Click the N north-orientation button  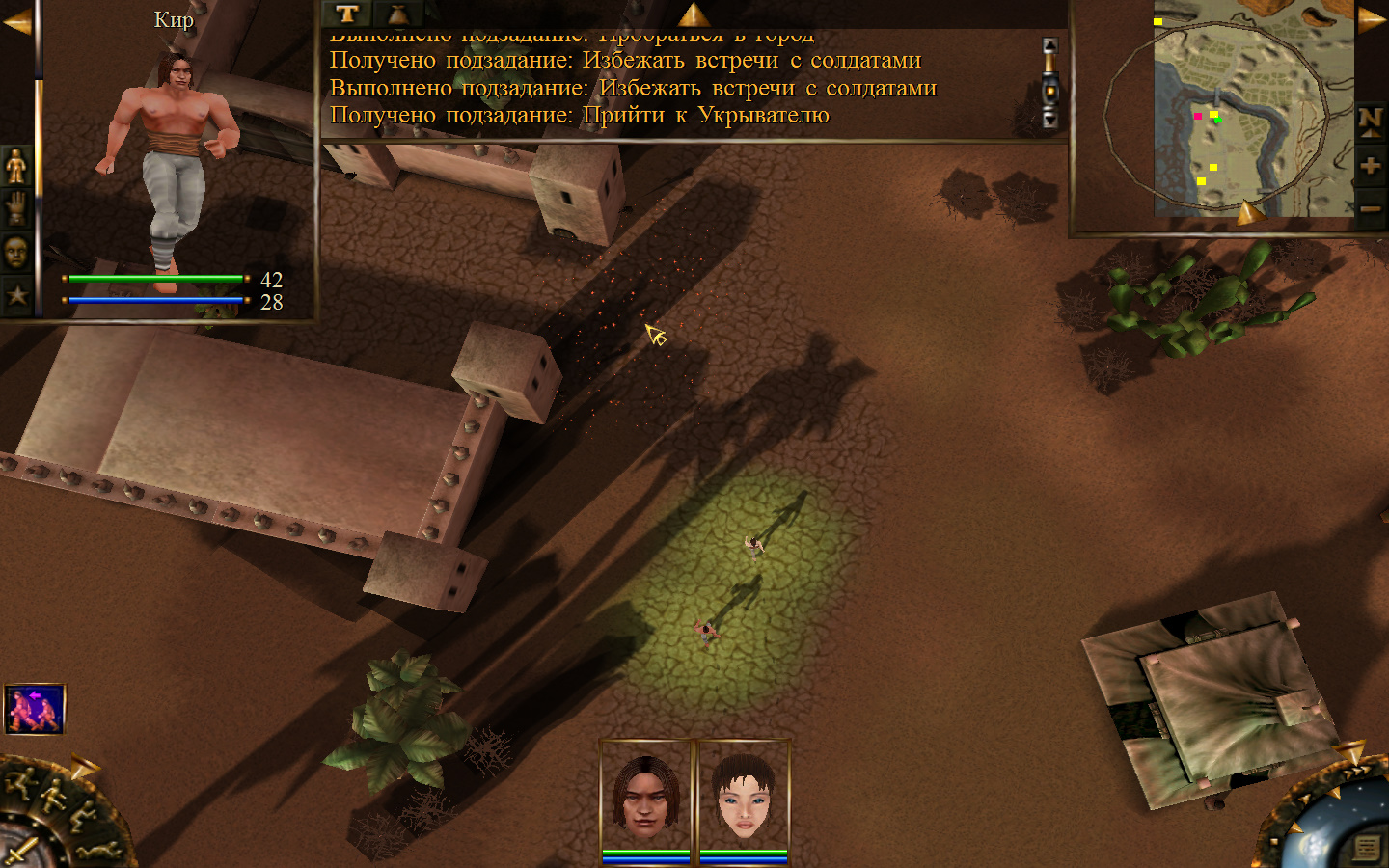point(1370,122)
